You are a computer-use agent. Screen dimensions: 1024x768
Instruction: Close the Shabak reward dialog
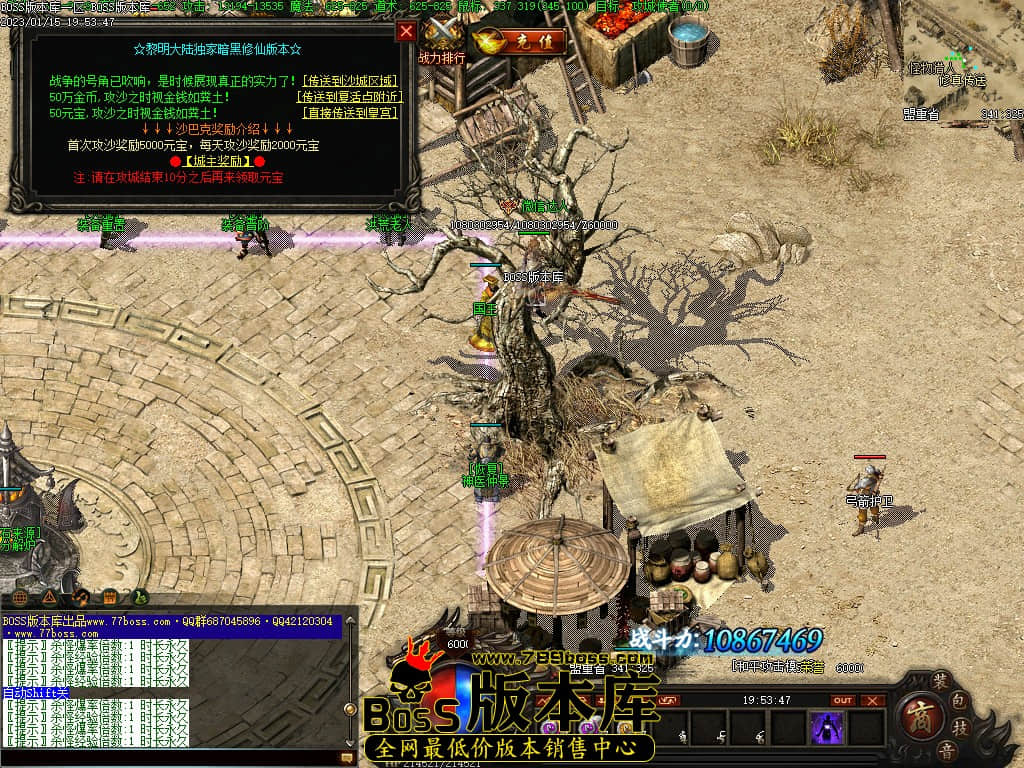[x=406, y=31]
